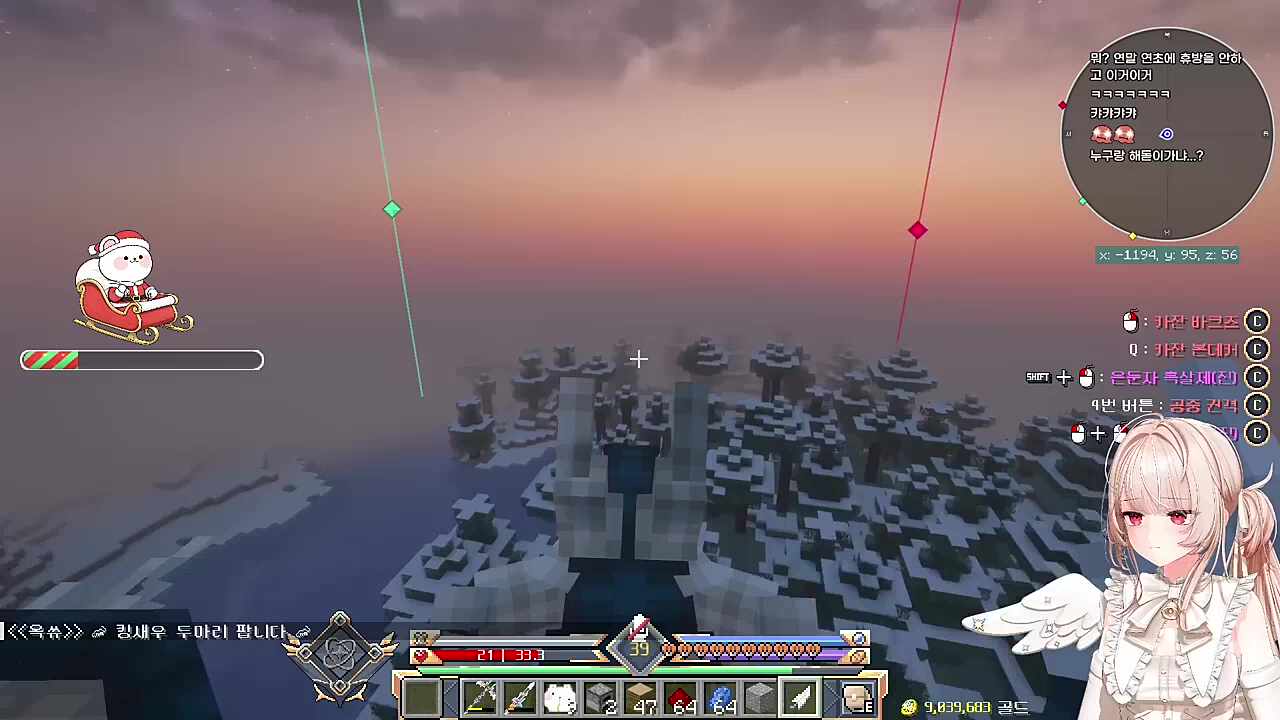1280x720 pixels.
Task: Pick the wooden planks stack of 47
Action: point(640,696)
